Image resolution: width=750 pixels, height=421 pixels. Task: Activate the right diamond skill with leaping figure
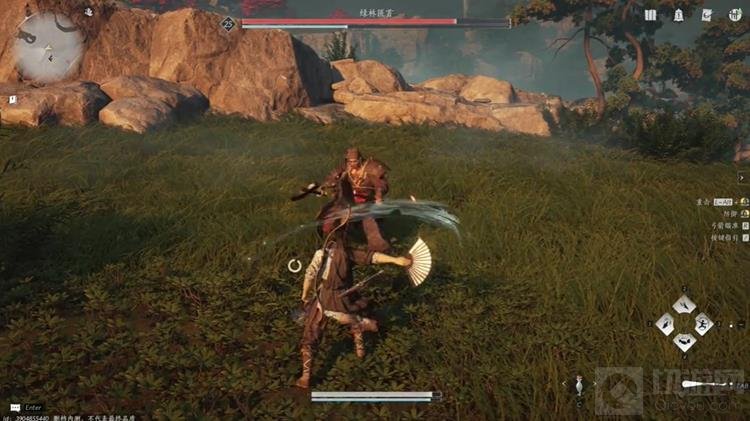pyautogui.click(x=704, y=323)
